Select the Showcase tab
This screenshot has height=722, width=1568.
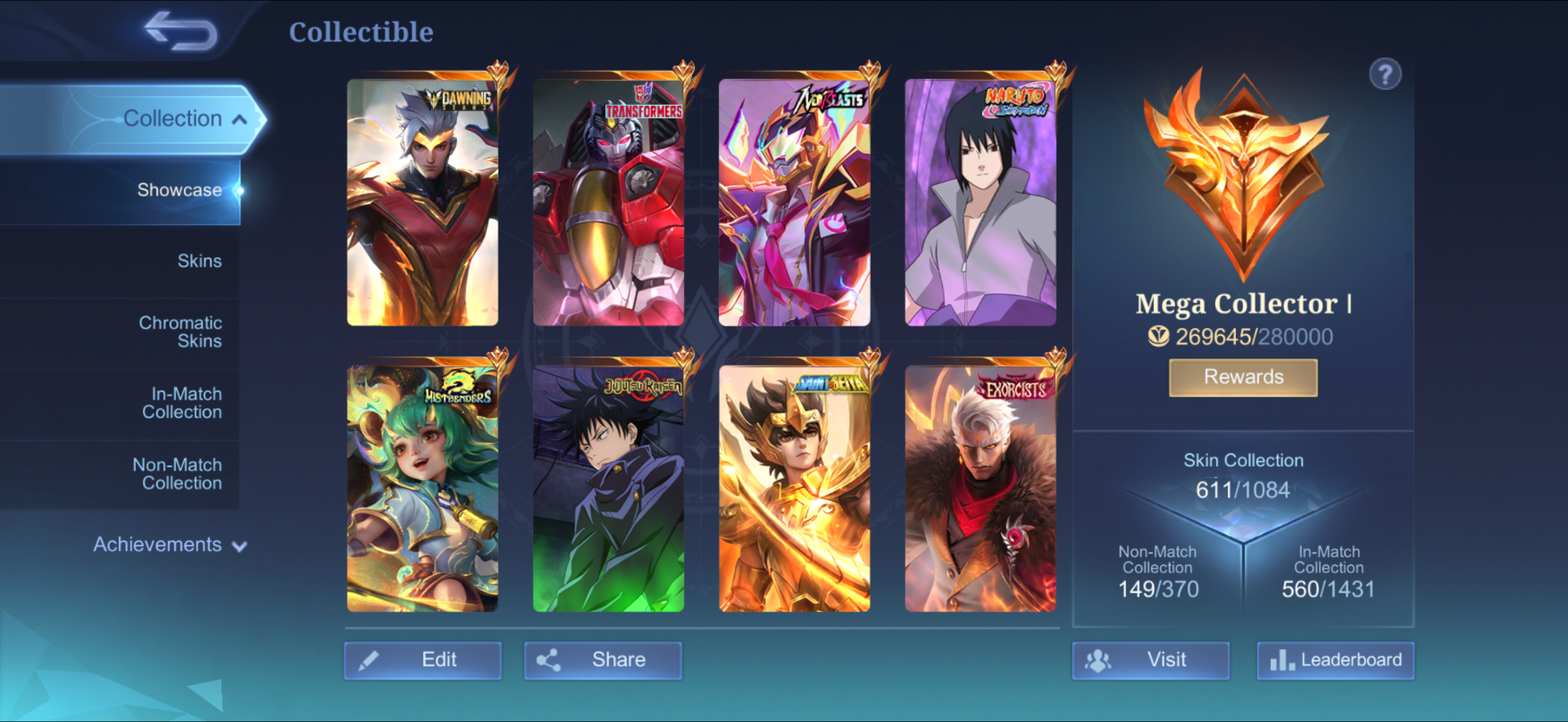point(179,190)
